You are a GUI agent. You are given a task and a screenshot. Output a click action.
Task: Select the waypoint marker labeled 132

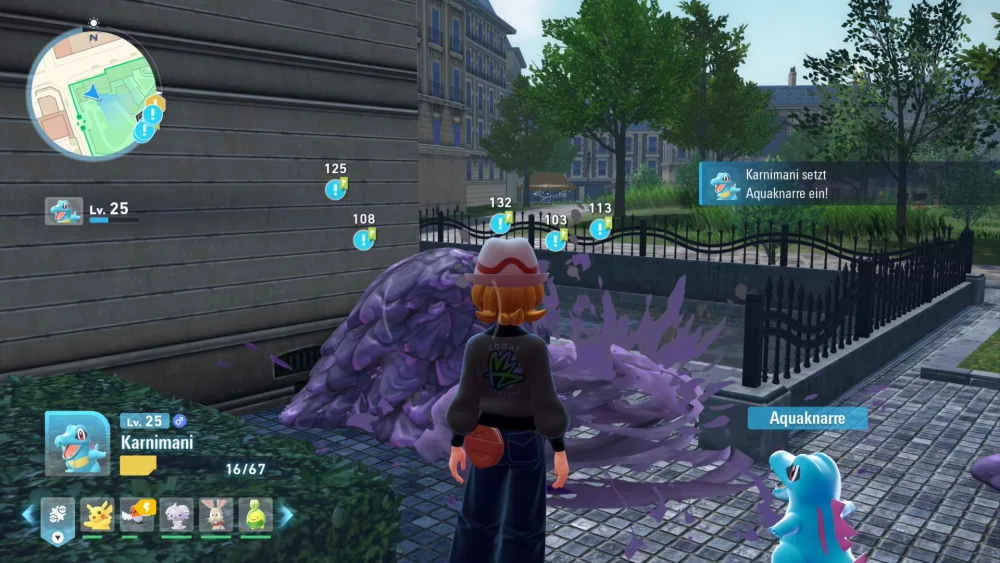tap(500, 222)
